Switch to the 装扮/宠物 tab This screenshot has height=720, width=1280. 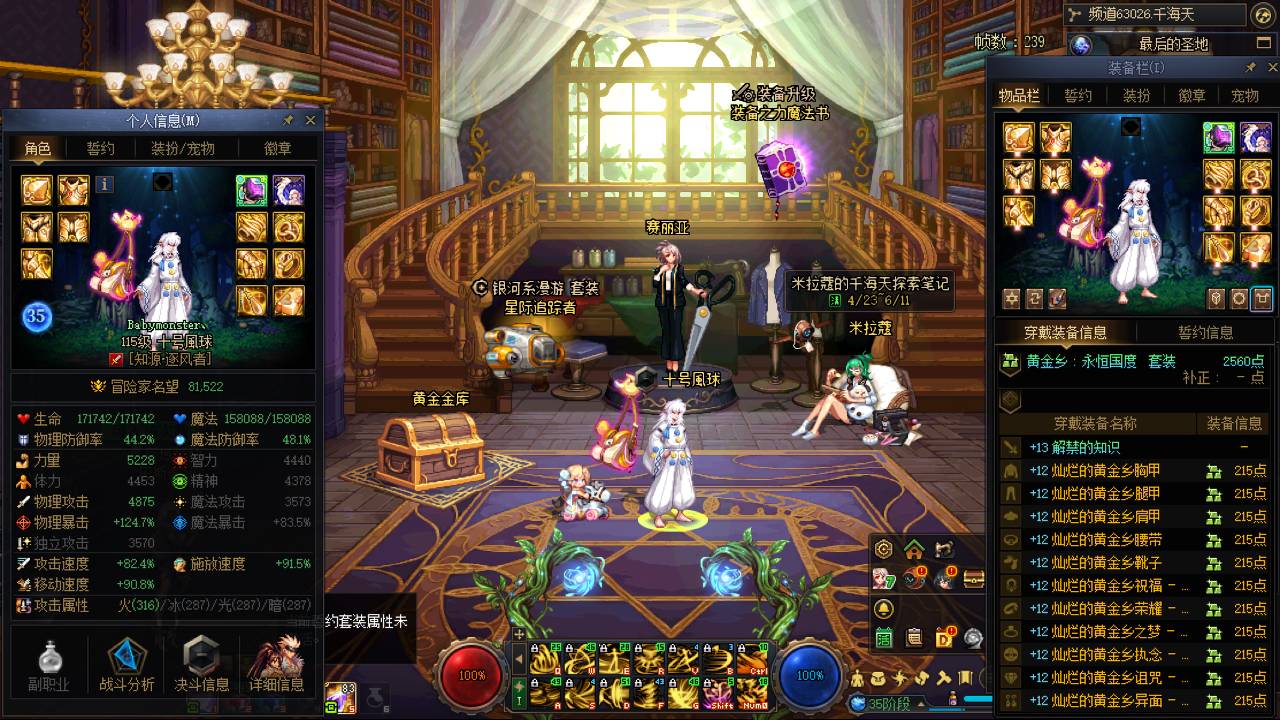tap(182, 148)
